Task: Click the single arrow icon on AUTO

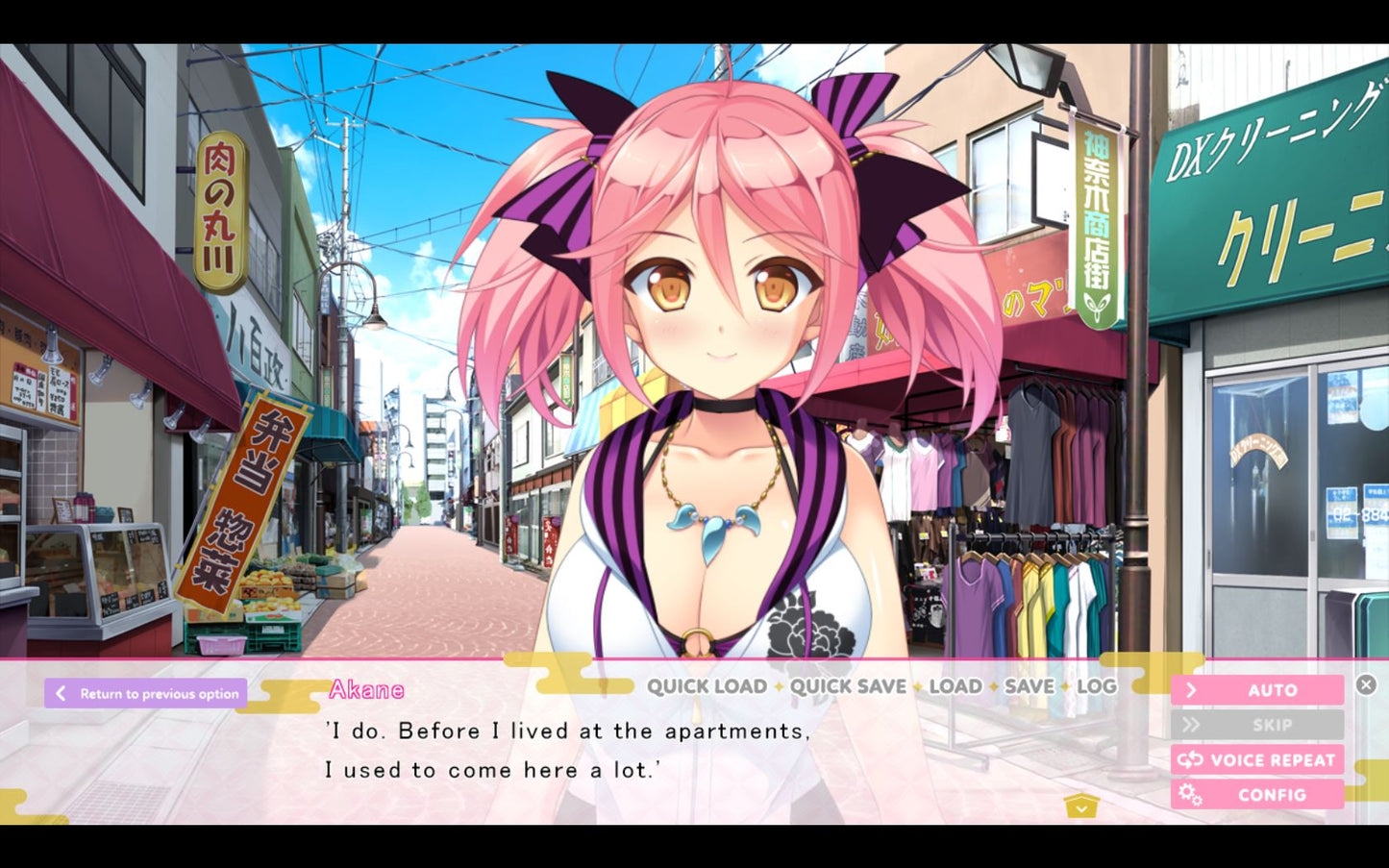Action: click(1192, 689)
